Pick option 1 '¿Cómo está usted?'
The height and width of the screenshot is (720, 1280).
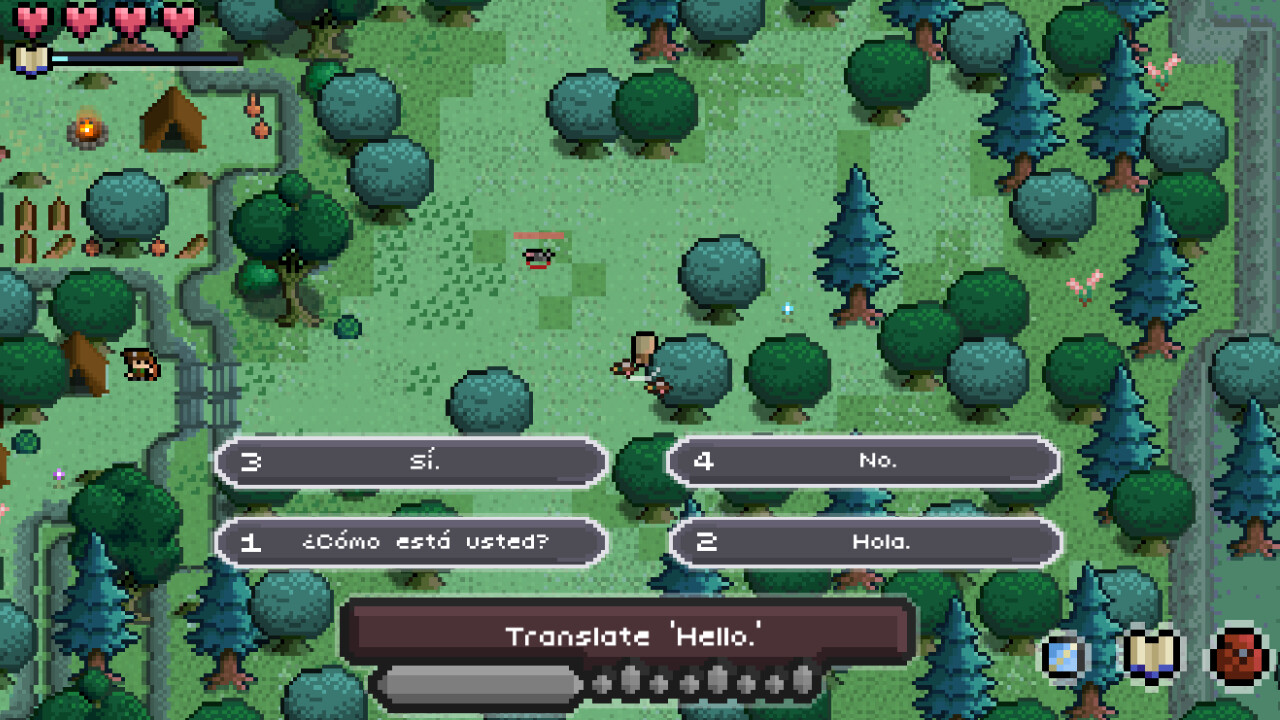410,542
